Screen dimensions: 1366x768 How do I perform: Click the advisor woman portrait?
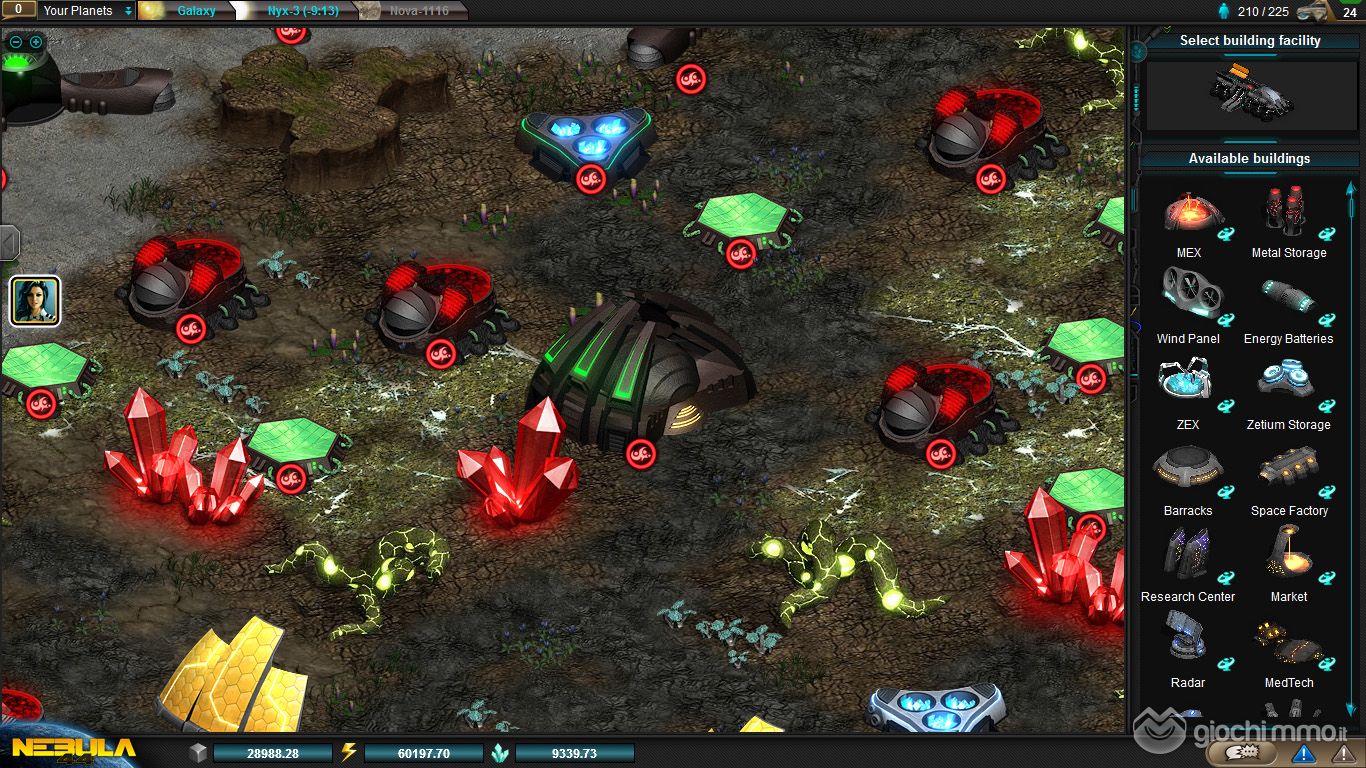click(36, 301)
